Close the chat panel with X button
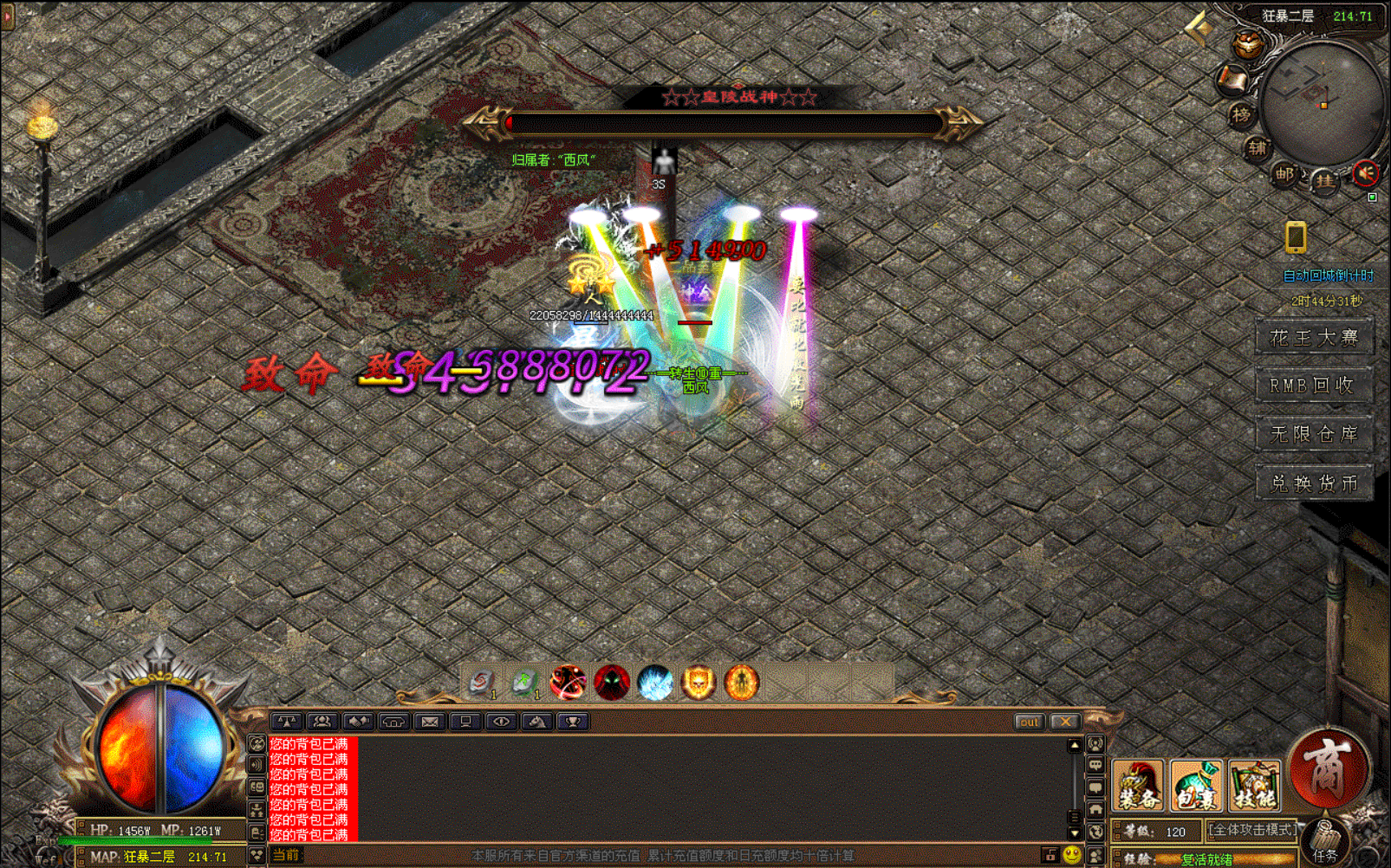The width and height of the screenshot is (1391, 868). tap(1065, 722)
